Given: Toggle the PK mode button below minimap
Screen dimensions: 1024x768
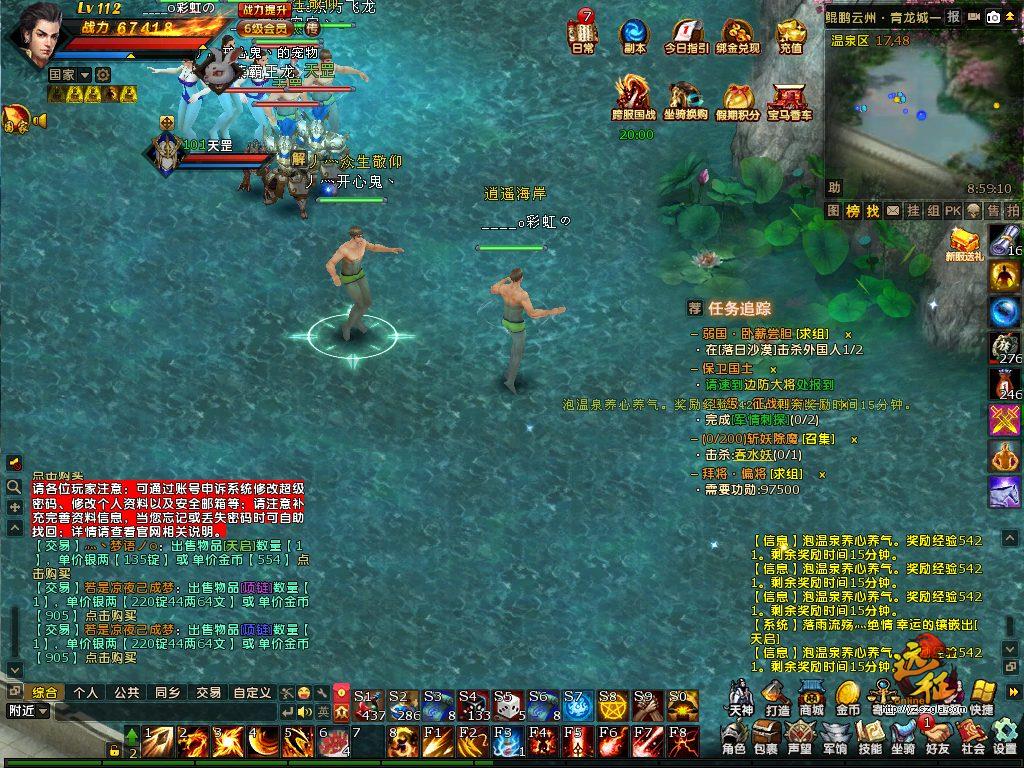Looking at the screenshot, I should click(952, 211).
